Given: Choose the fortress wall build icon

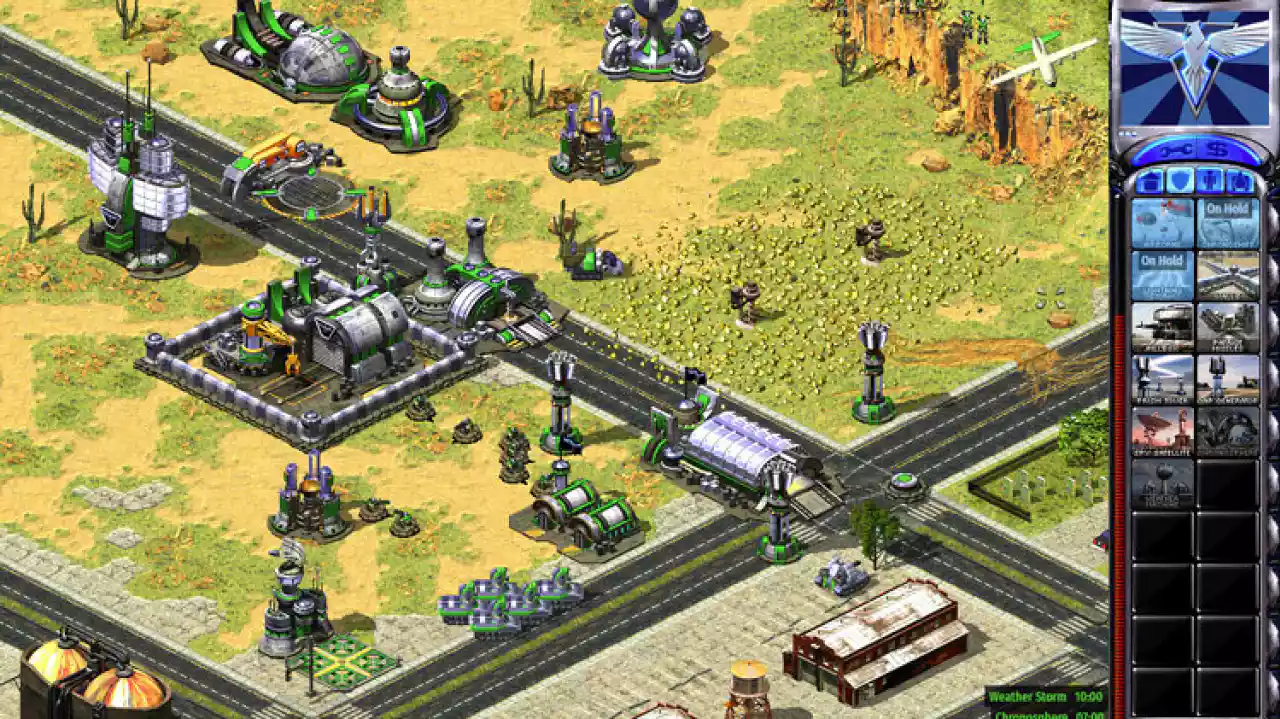Looking at the screenshot, I should (1227, 275).
